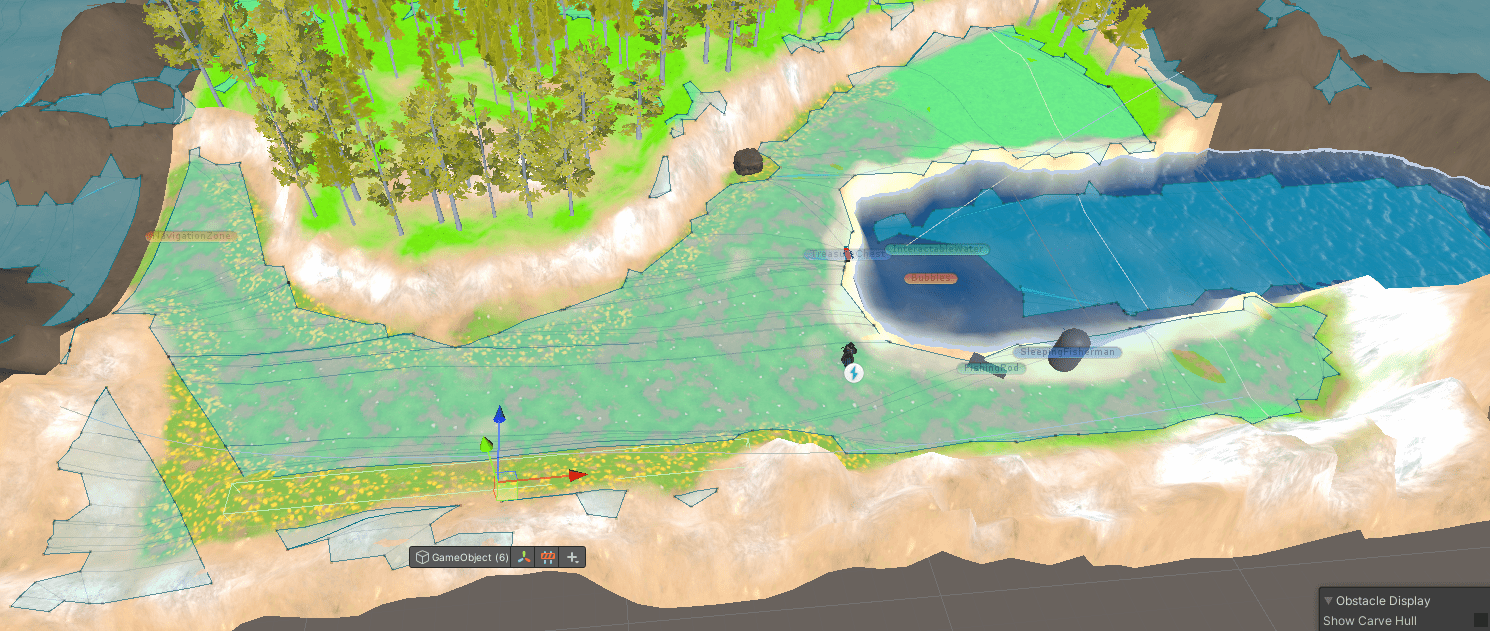
Task: Toggle the Show Carve Hull checkbox
Action: (1480, 621)
